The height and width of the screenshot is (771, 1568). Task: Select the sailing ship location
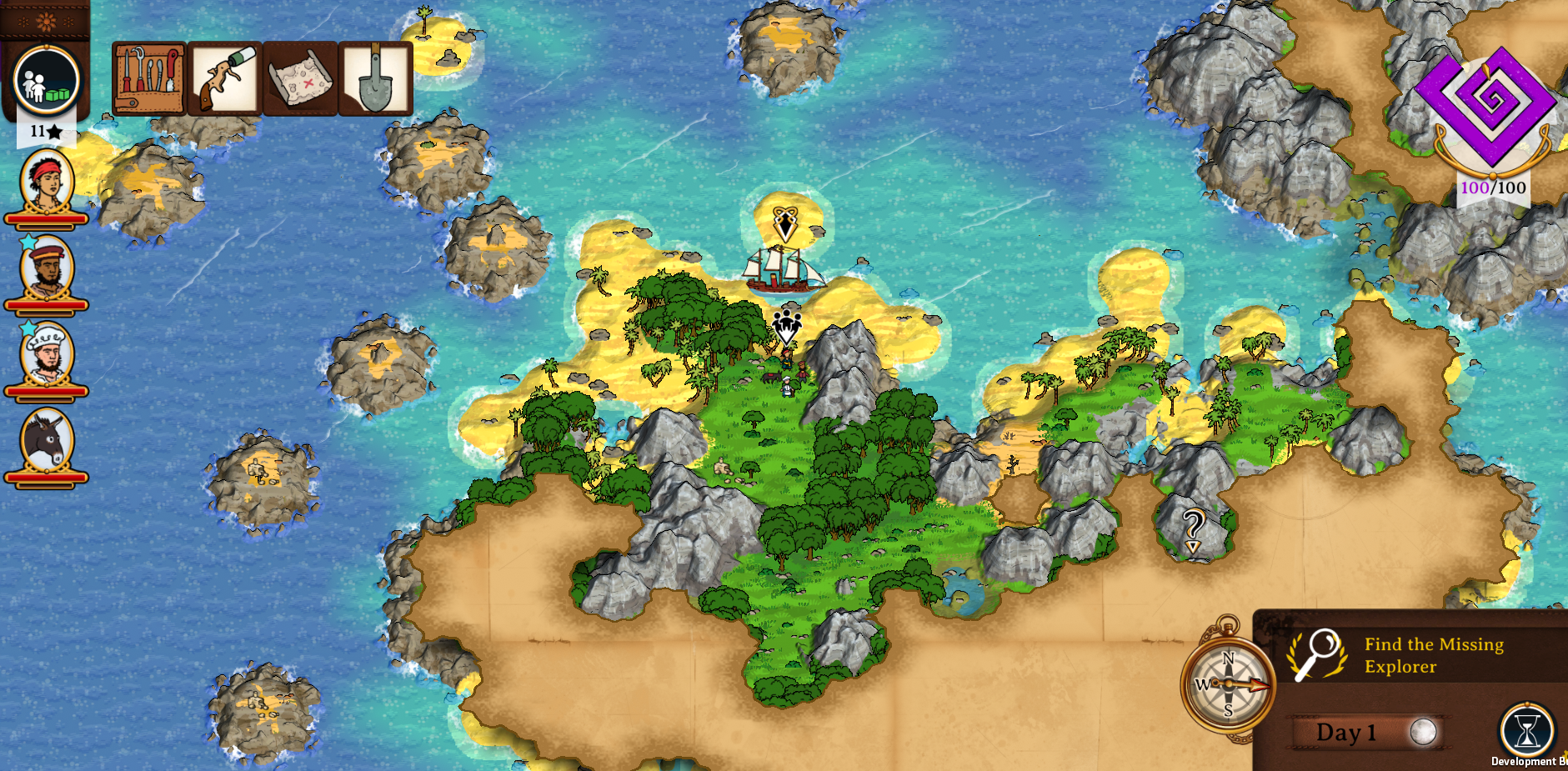pos(782,270)
